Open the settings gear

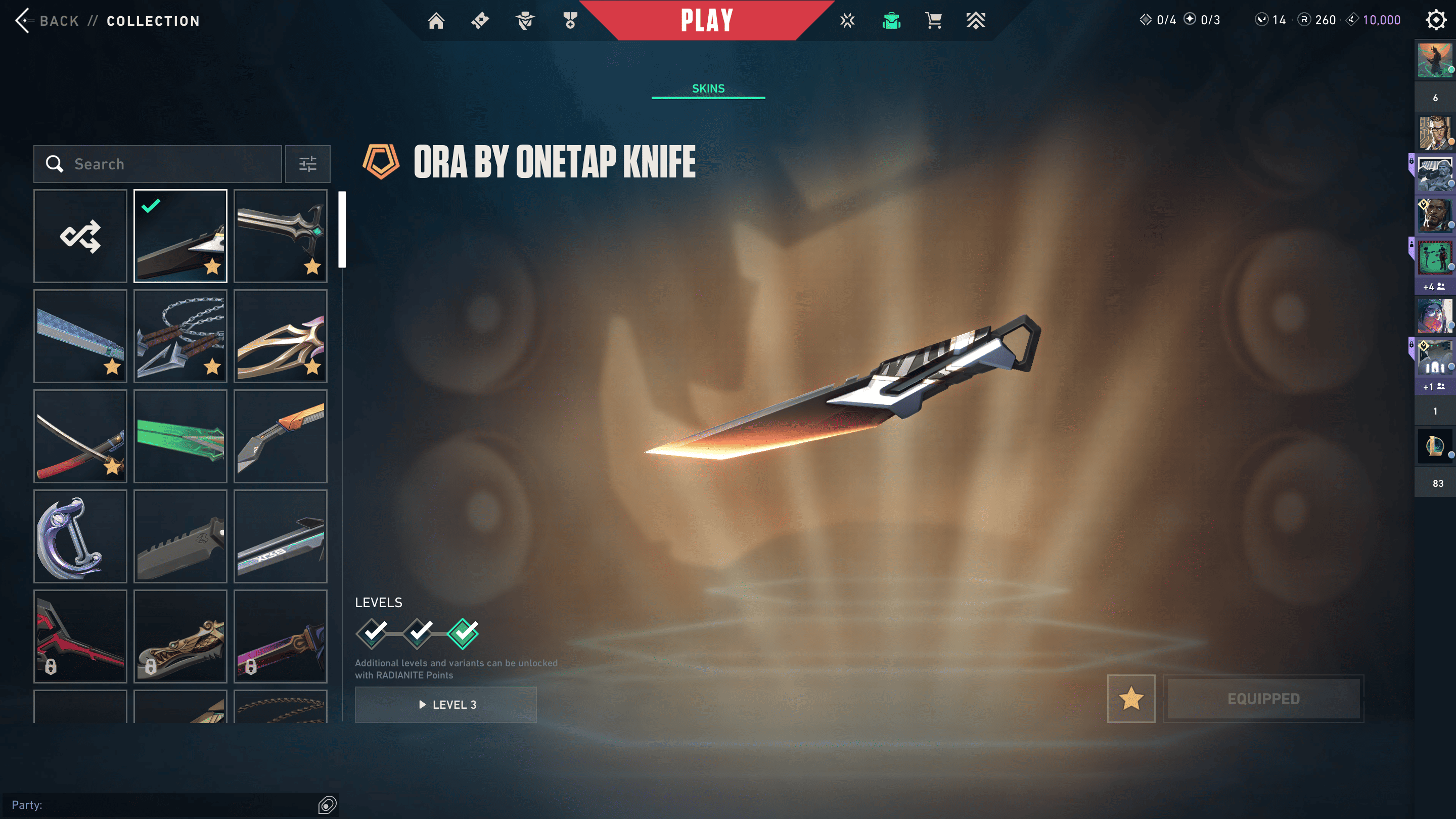[1436, 20]
